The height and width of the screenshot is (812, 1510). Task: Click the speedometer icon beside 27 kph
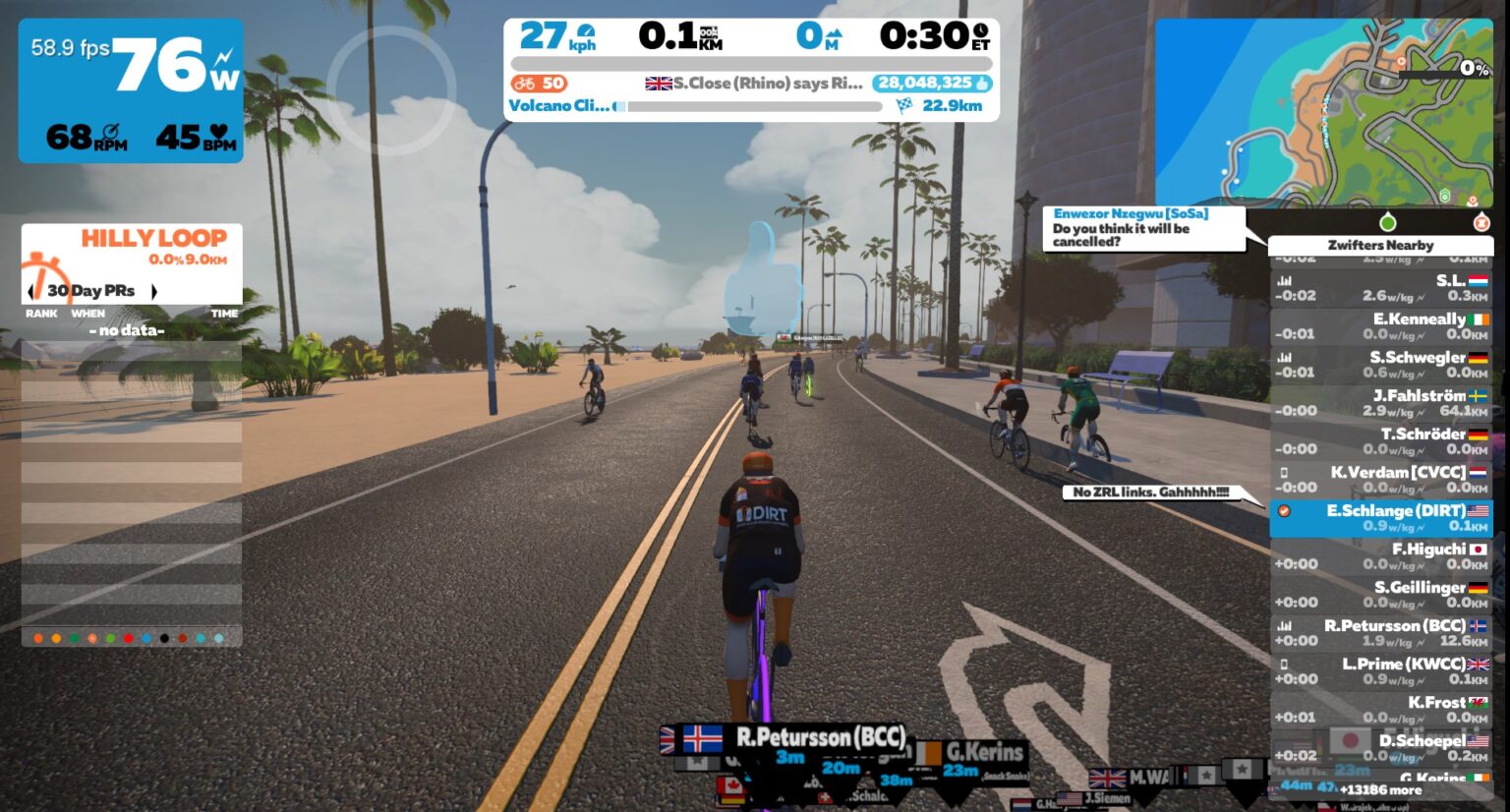(586, 32)
